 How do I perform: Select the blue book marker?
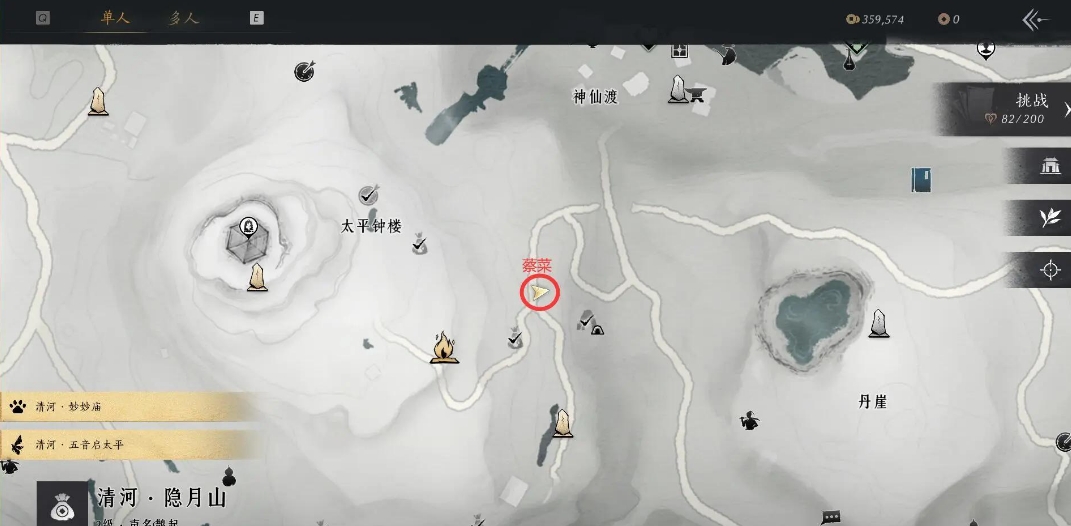(921, 179)
